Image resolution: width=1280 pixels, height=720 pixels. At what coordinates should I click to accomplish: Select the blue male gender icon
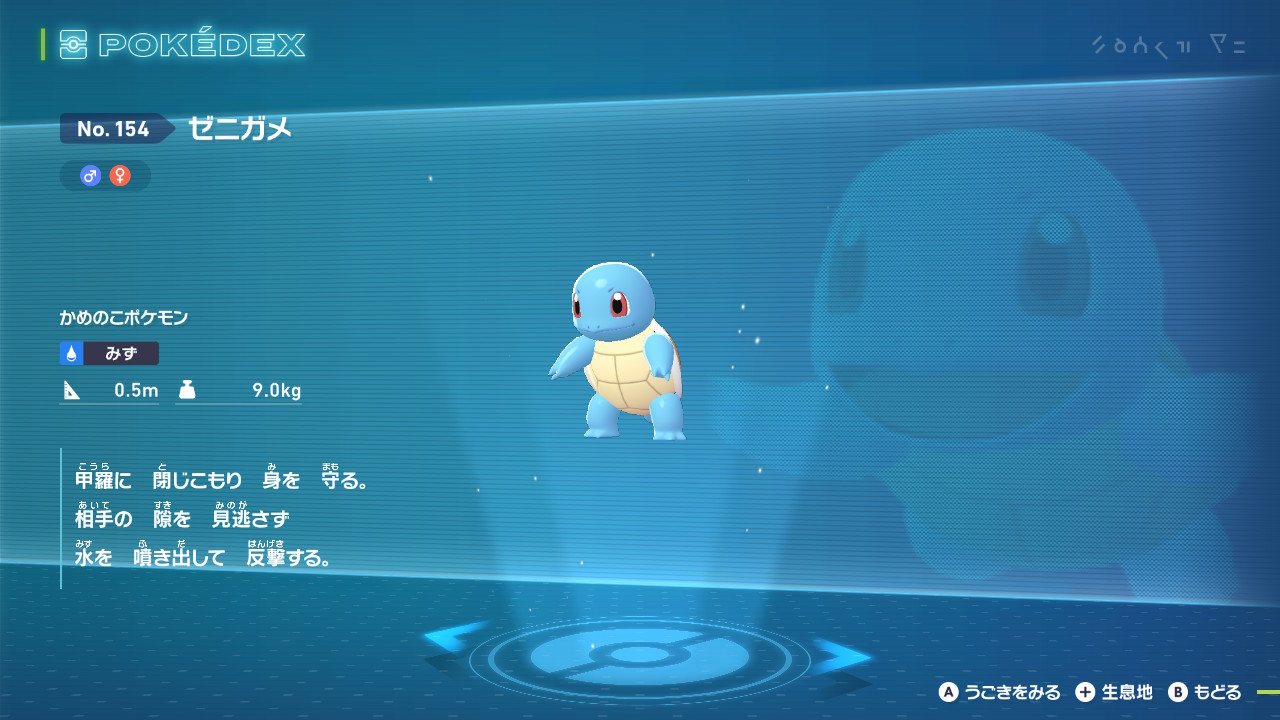(x=91, y=176)
